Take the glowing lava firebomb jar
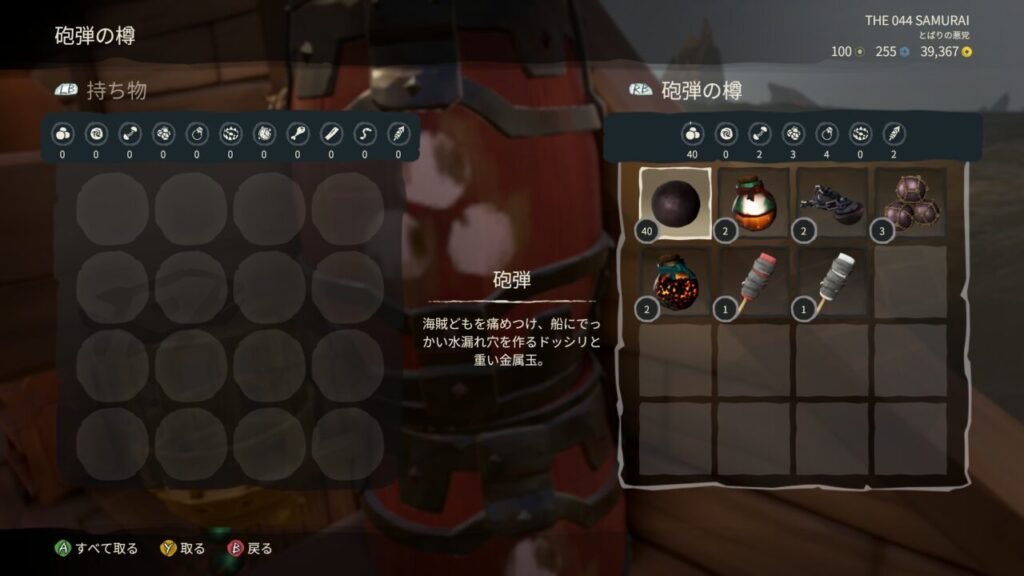Screen dimensions: 1024x576 point(675,283)
